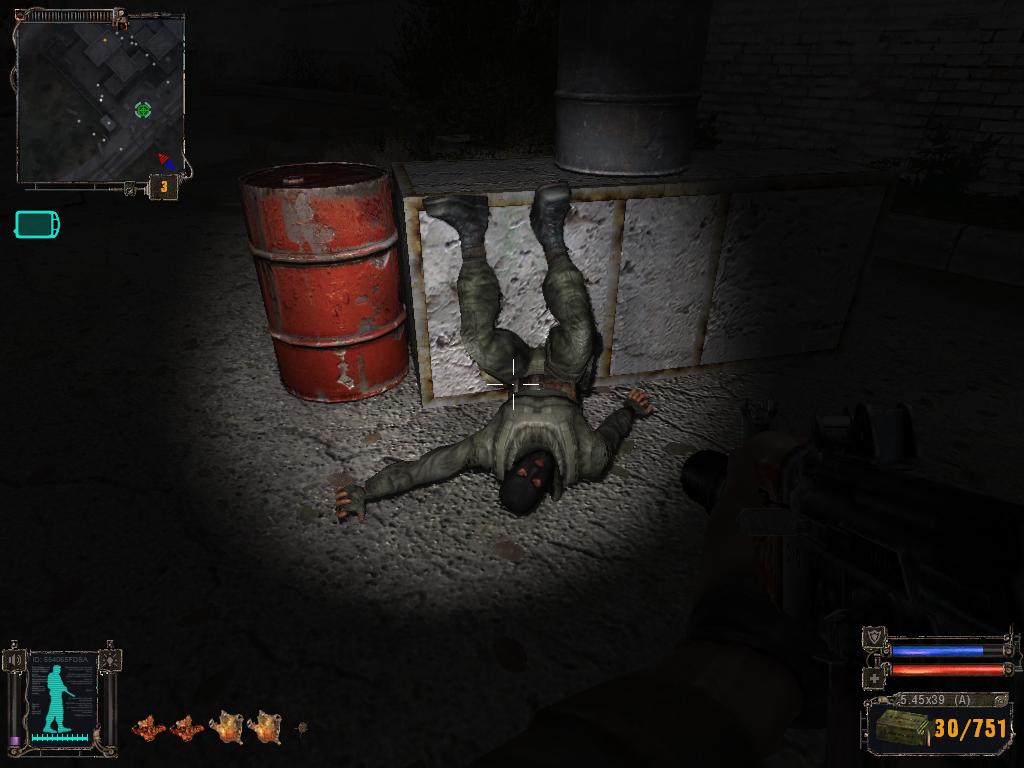The image size is (1024, 768).
Task: Select the green target marker on minimap
Action: click(x=143, y=109)
